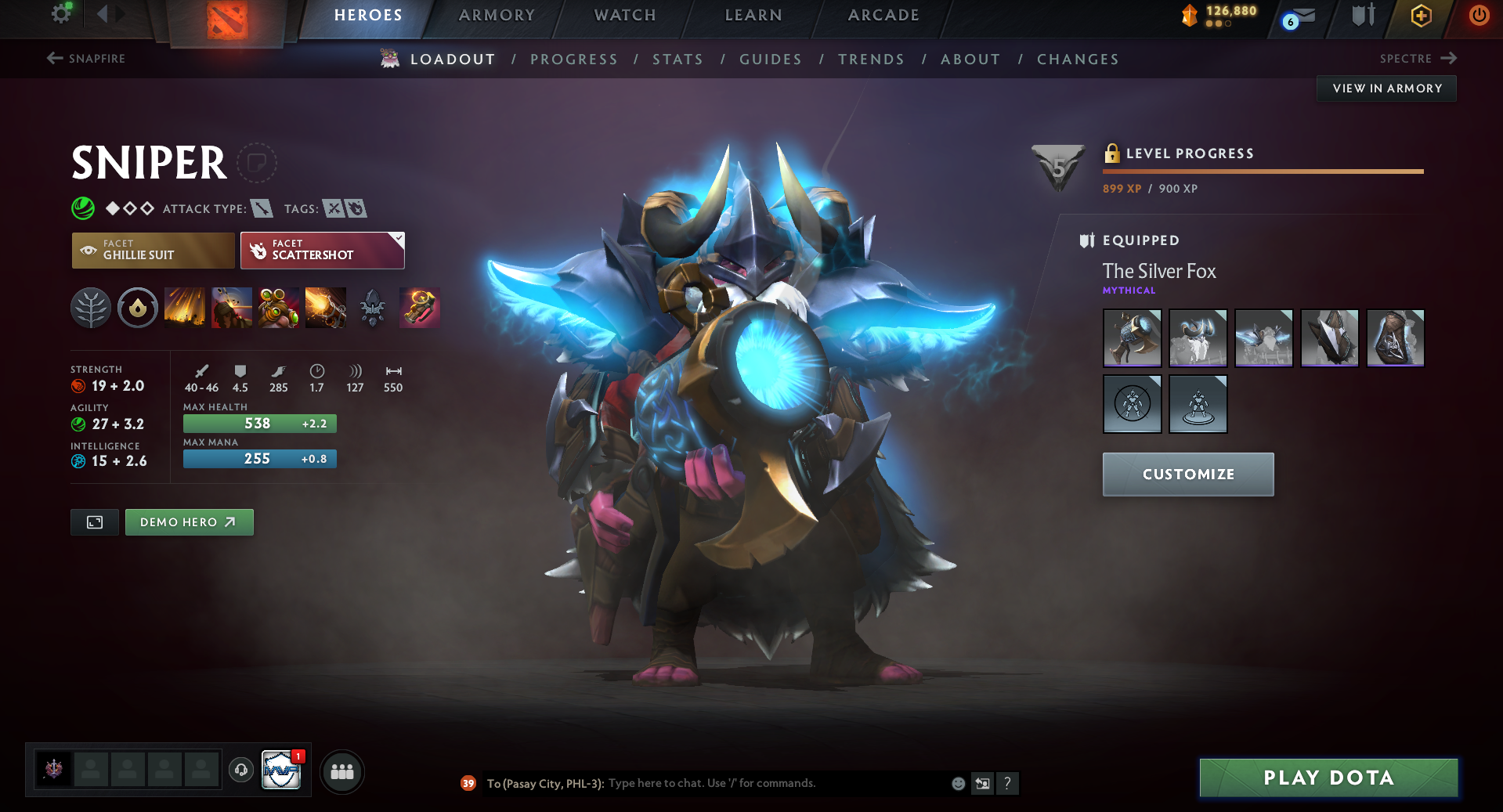Click View in Armory button
Viewport: 1503px width, 812px height.
1386,88
